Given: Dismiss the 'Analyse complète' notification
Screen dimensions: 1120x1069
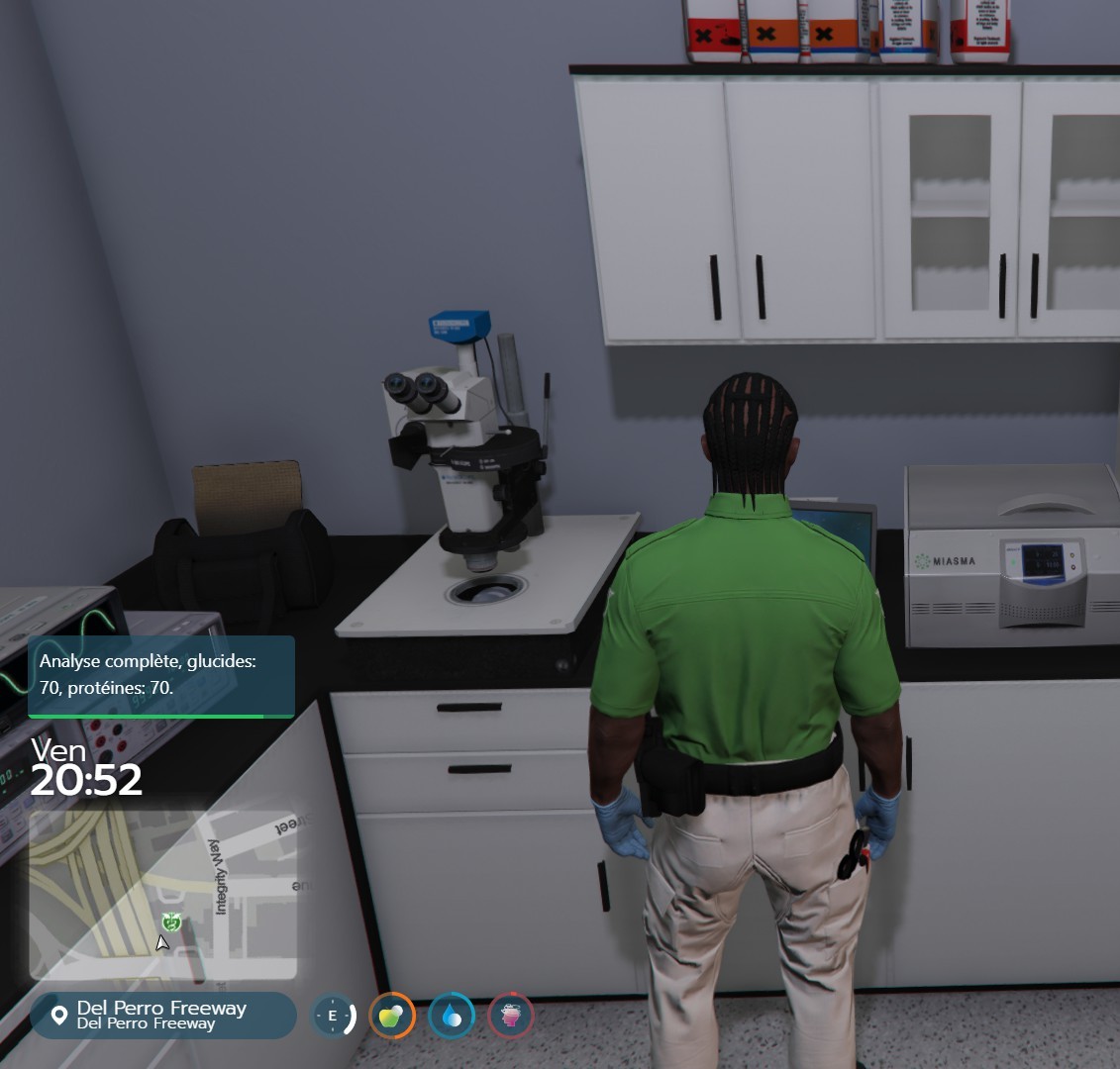Looking at the screenshot, I should tap(161, 675).
